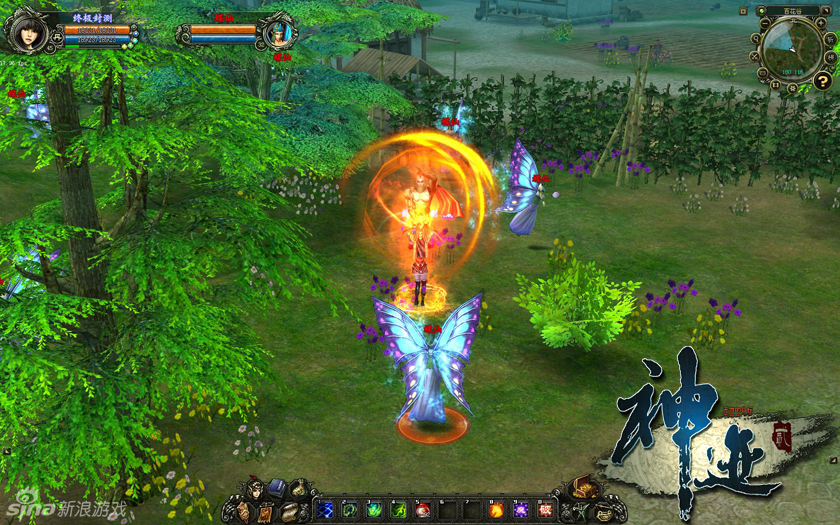Viewport: 840px width, 525px height.
Task: Open the treasure chest icon
Action: tap(585, 490)
